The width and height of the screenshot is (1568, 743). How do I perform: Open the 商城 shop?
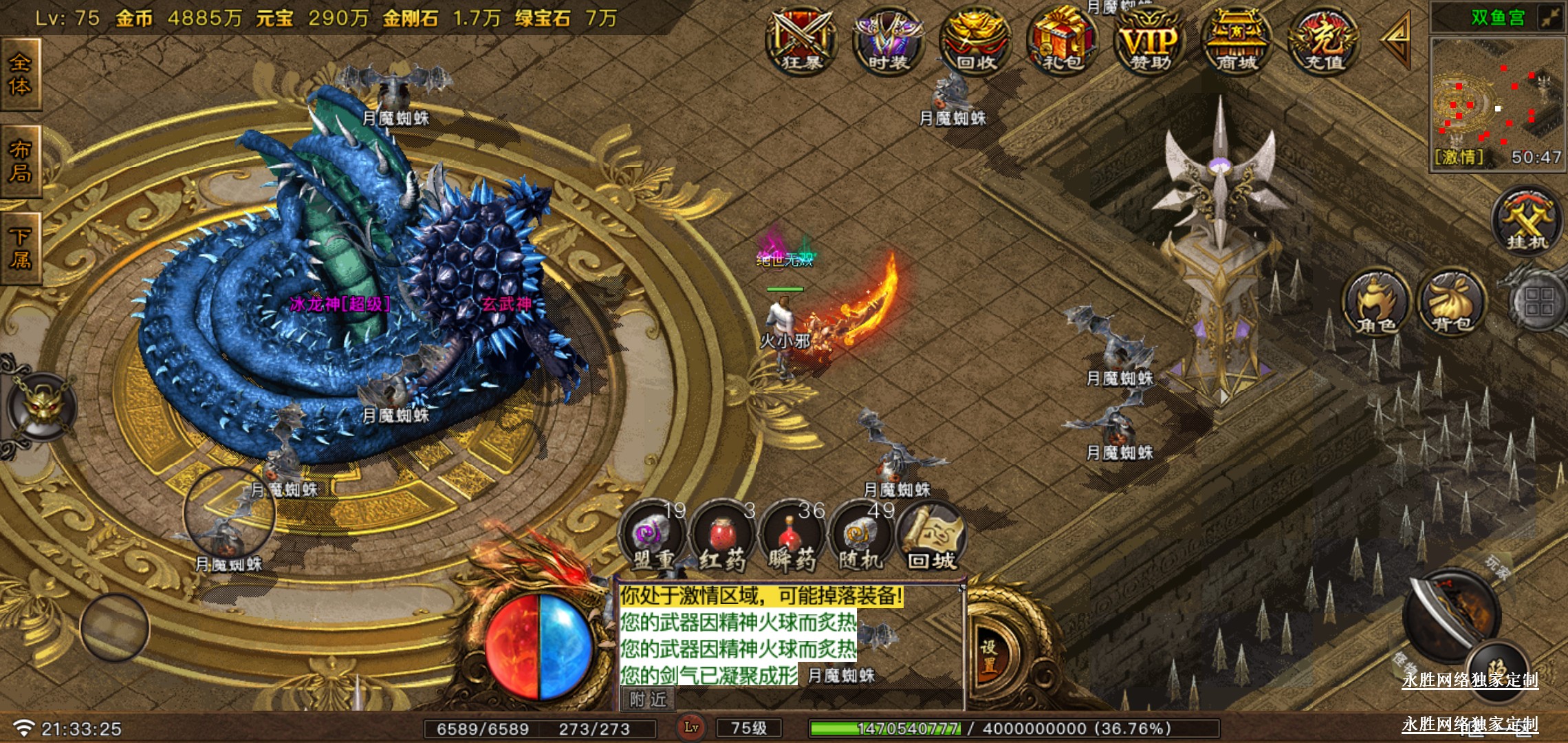point(1237,41)
